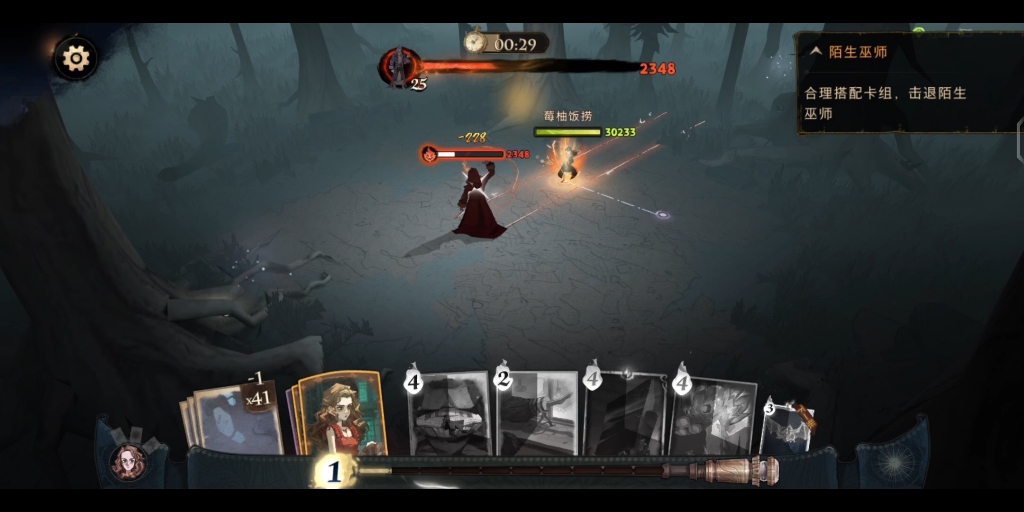The image size is (1024, 512).
Task: Select the 2-cost spell card
Action: (538, 413)
